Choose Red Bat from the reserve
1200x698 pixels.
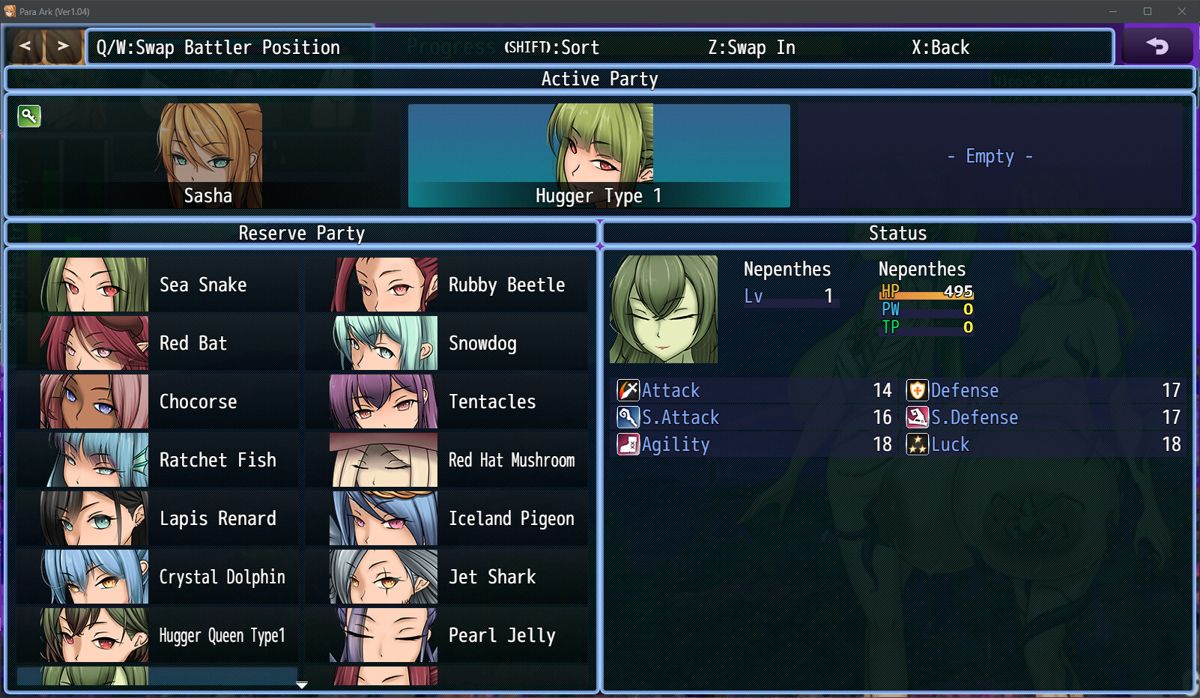coord(160,343)
